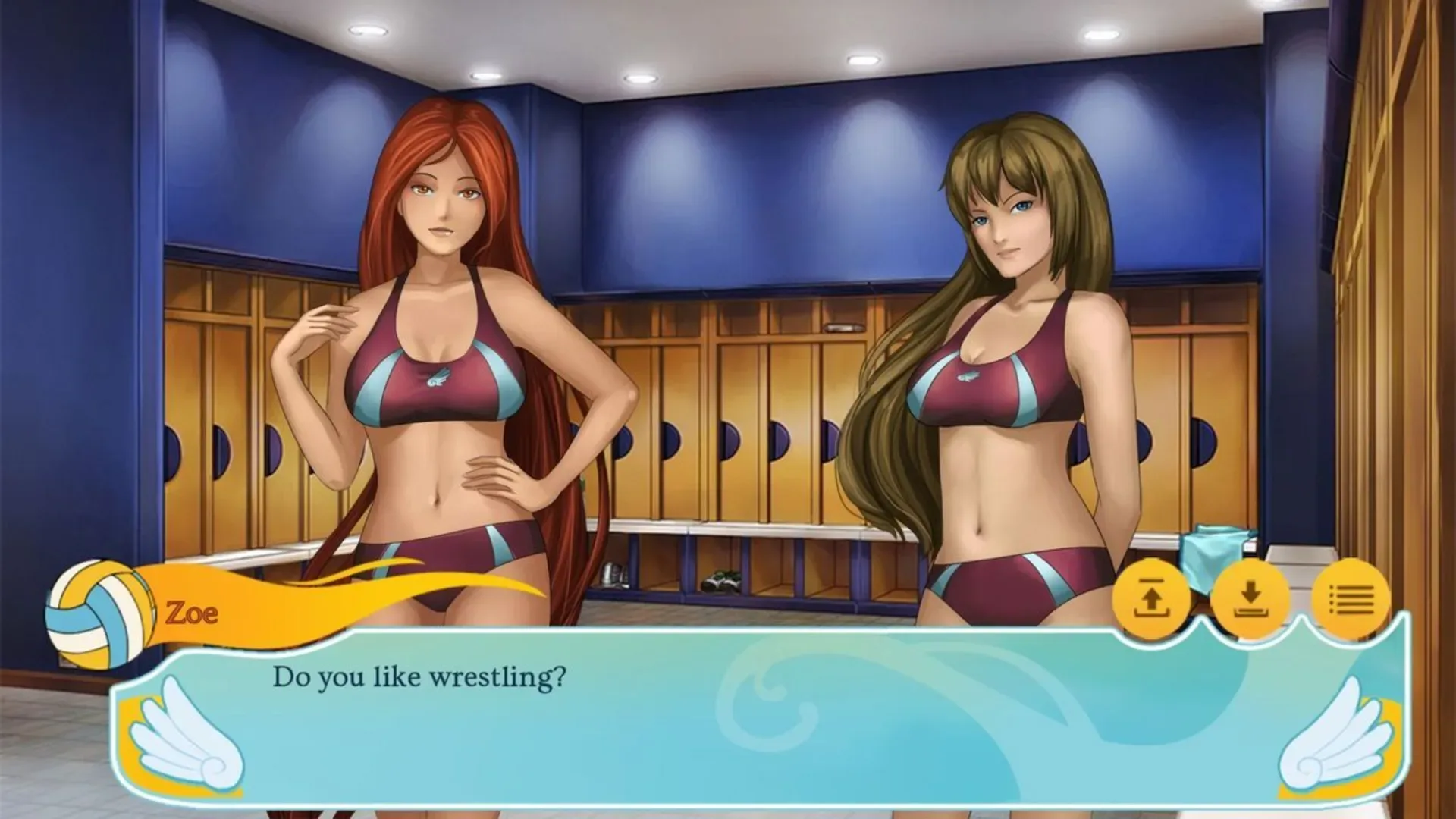
Task: Open the load game menu (down arrow icon)
Action: (1252, 599)
